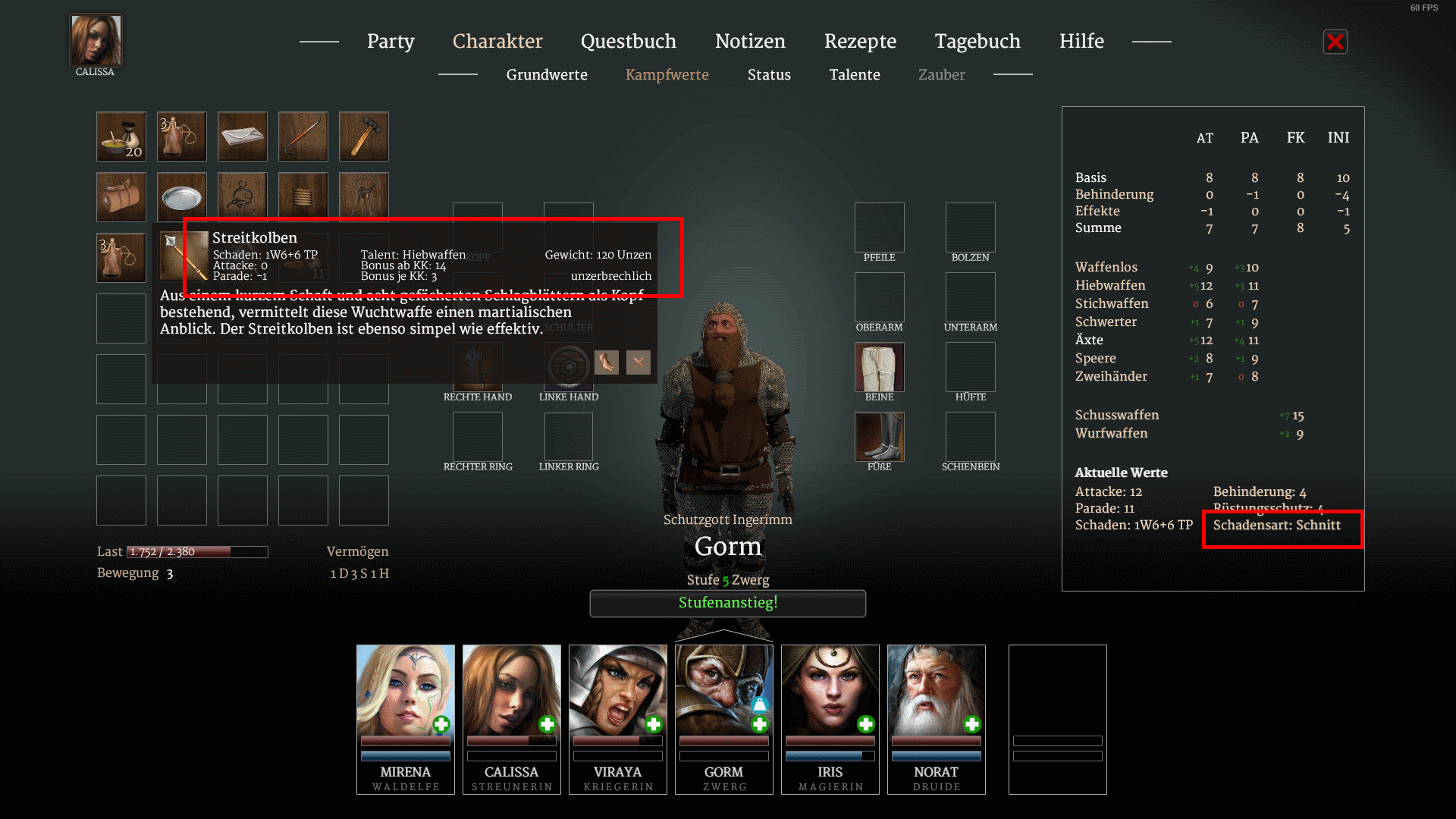This screenshot has width=1456, height=819.
Task: Select Viraya the Kriegerin portrait
Action: 618,690
